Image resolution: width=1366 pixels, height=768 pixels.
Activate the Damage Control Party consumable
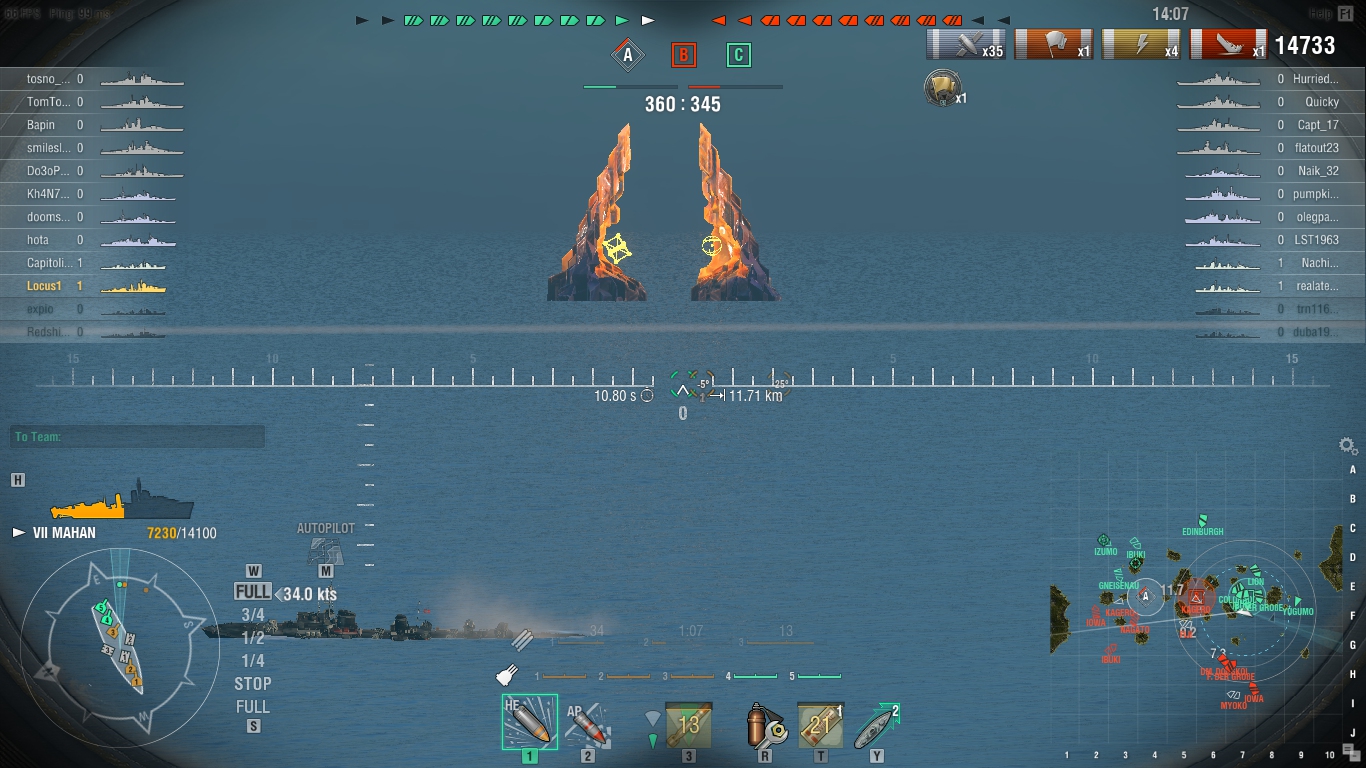pos(765,724)
